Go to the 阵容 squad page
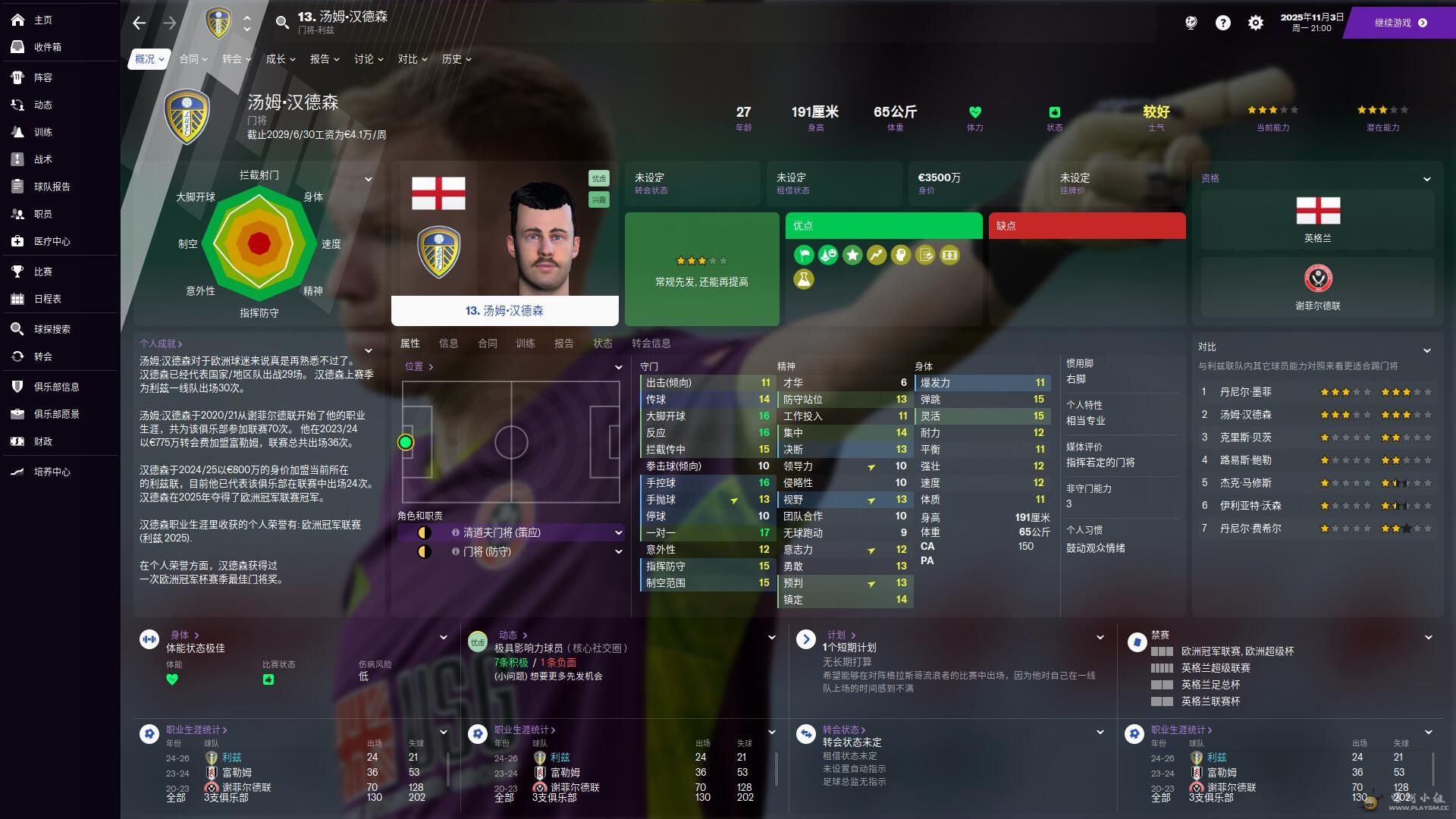Image resolution: width=1456 pixels, height=819 pixels. tap(42, 77)
